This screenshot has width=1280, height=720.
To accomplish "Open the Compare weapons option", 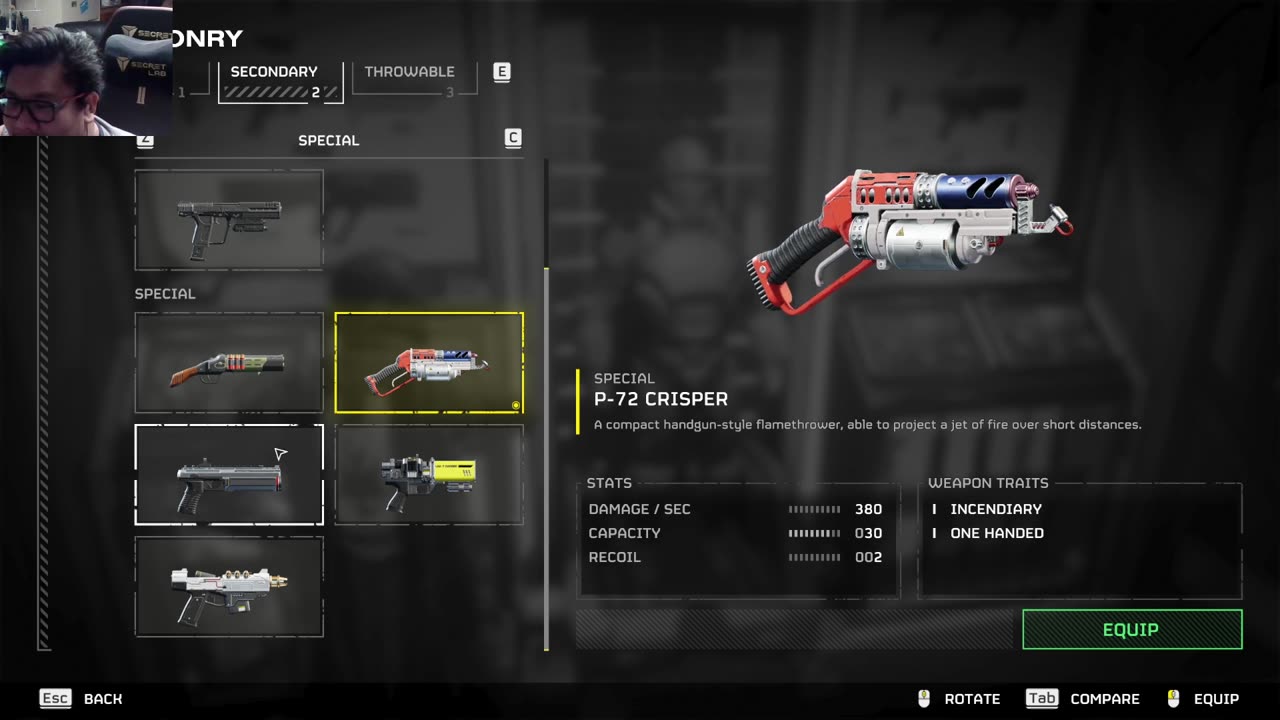I will click(x=1084, y=699).
